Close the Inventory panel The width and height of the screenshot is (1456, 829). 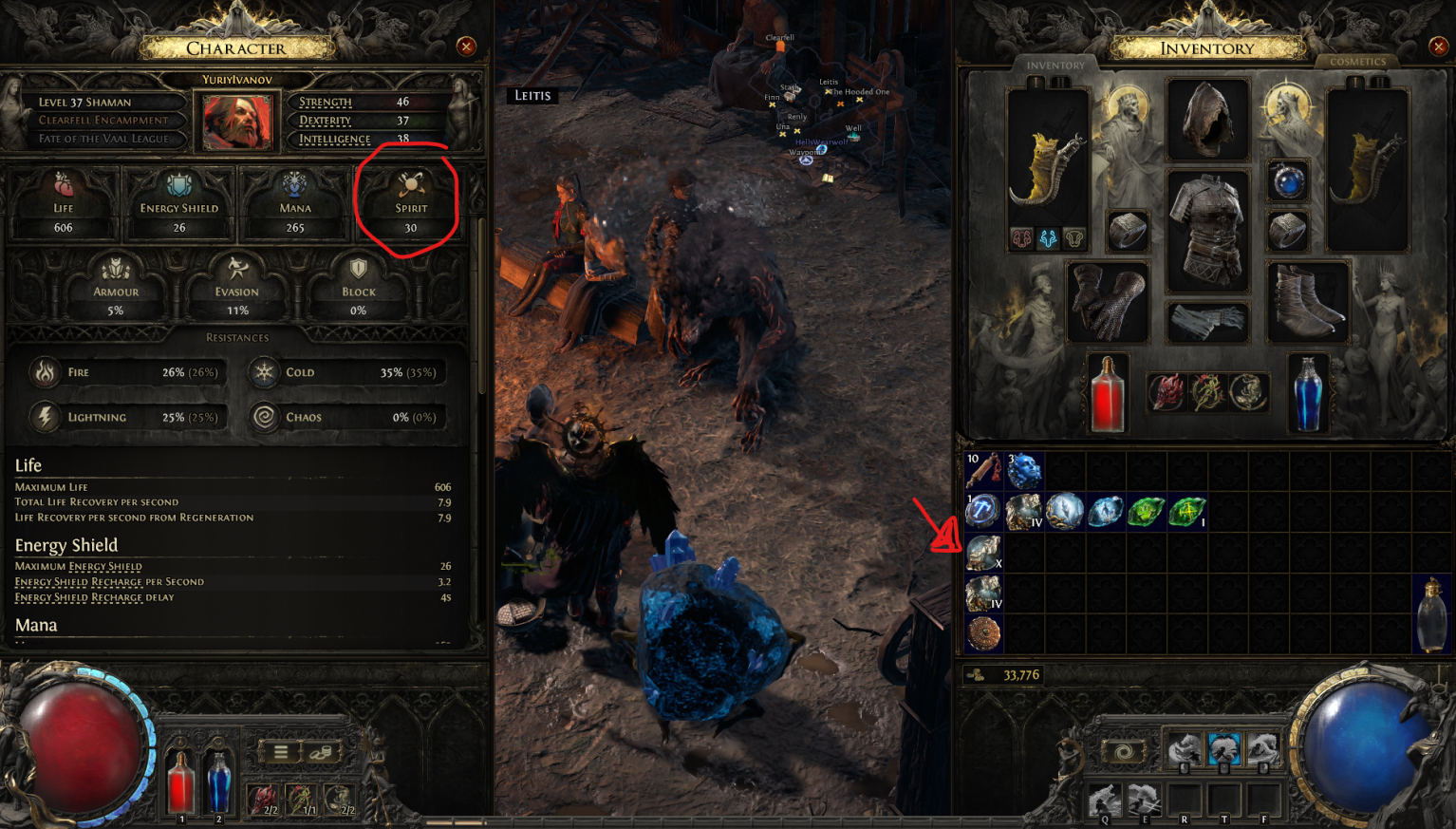(1439, 47)
